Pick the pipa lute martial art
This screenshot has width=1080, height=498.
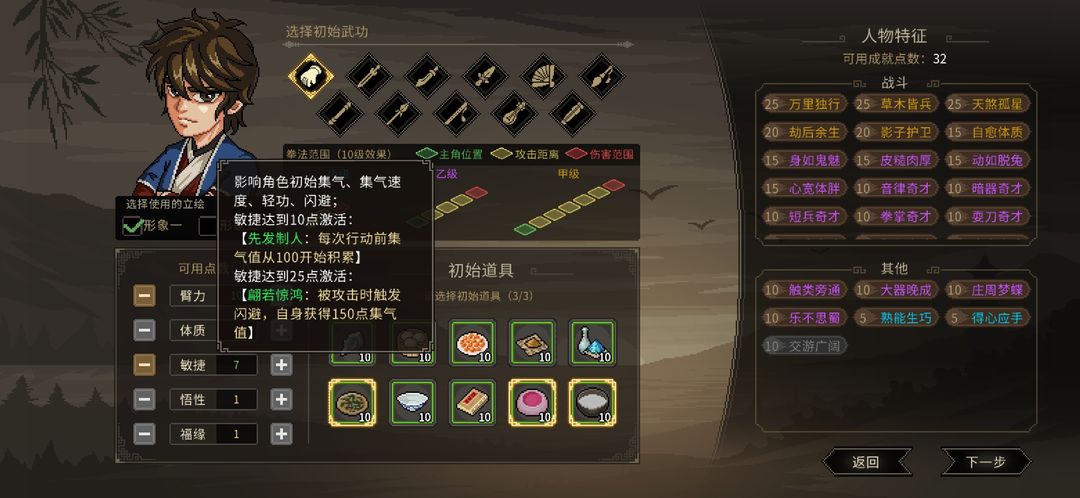click(513, 111)
